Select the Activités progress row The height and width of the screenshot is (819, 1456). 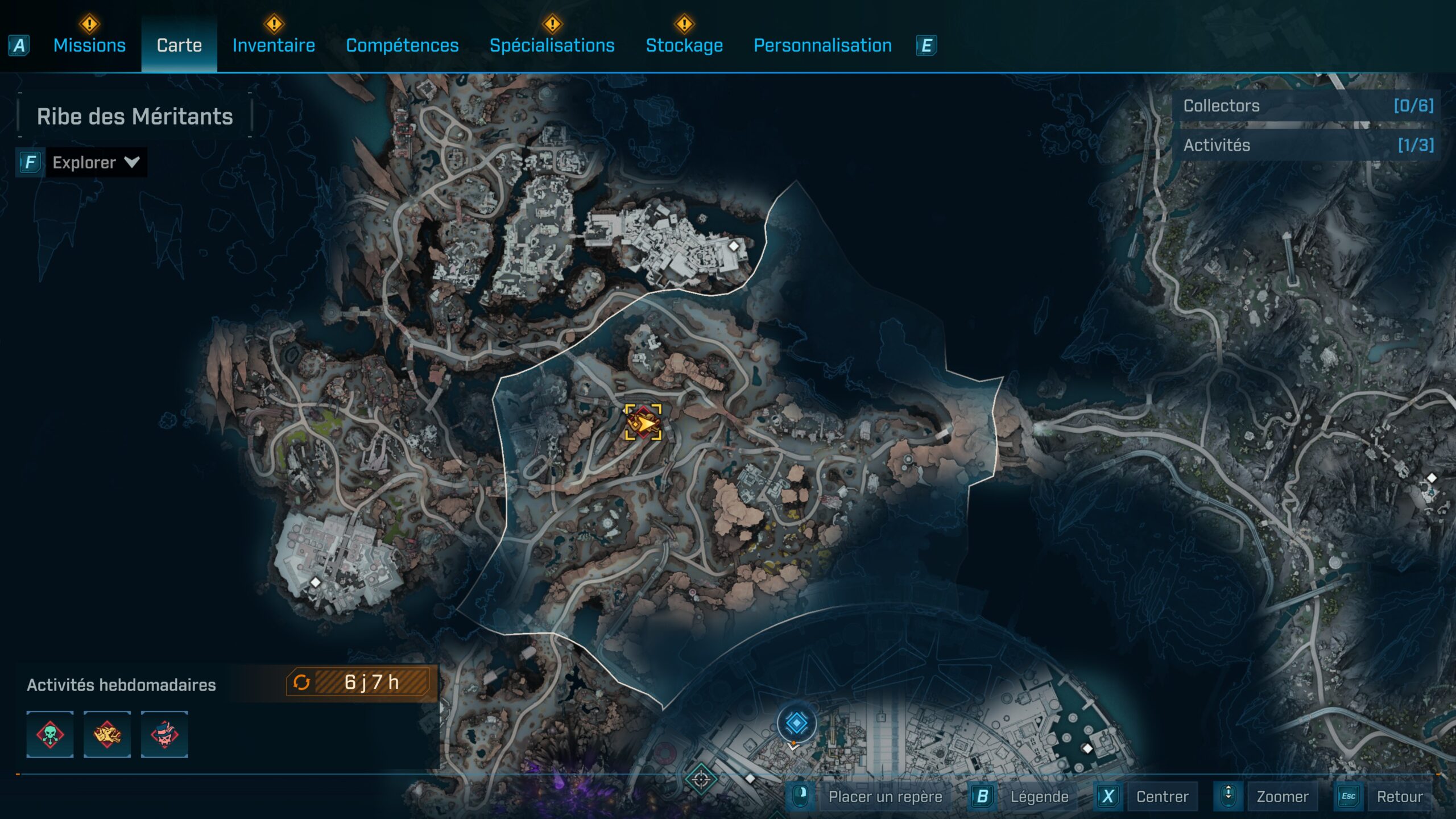[1308, 145]
